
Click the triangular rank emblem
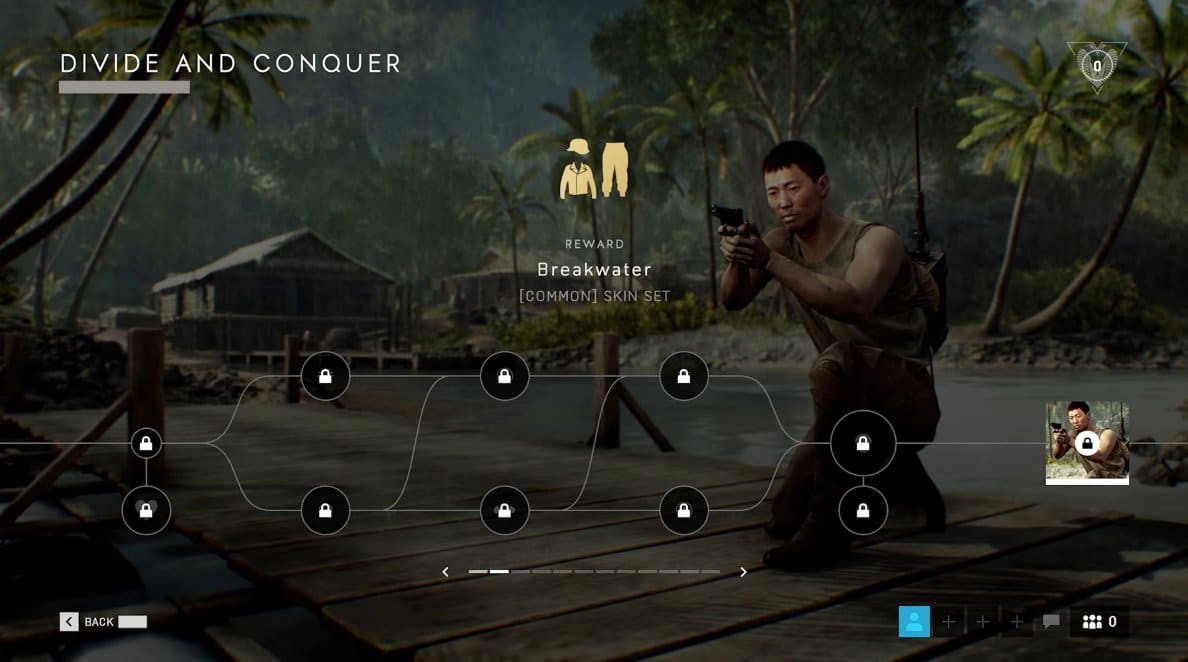1096,66
